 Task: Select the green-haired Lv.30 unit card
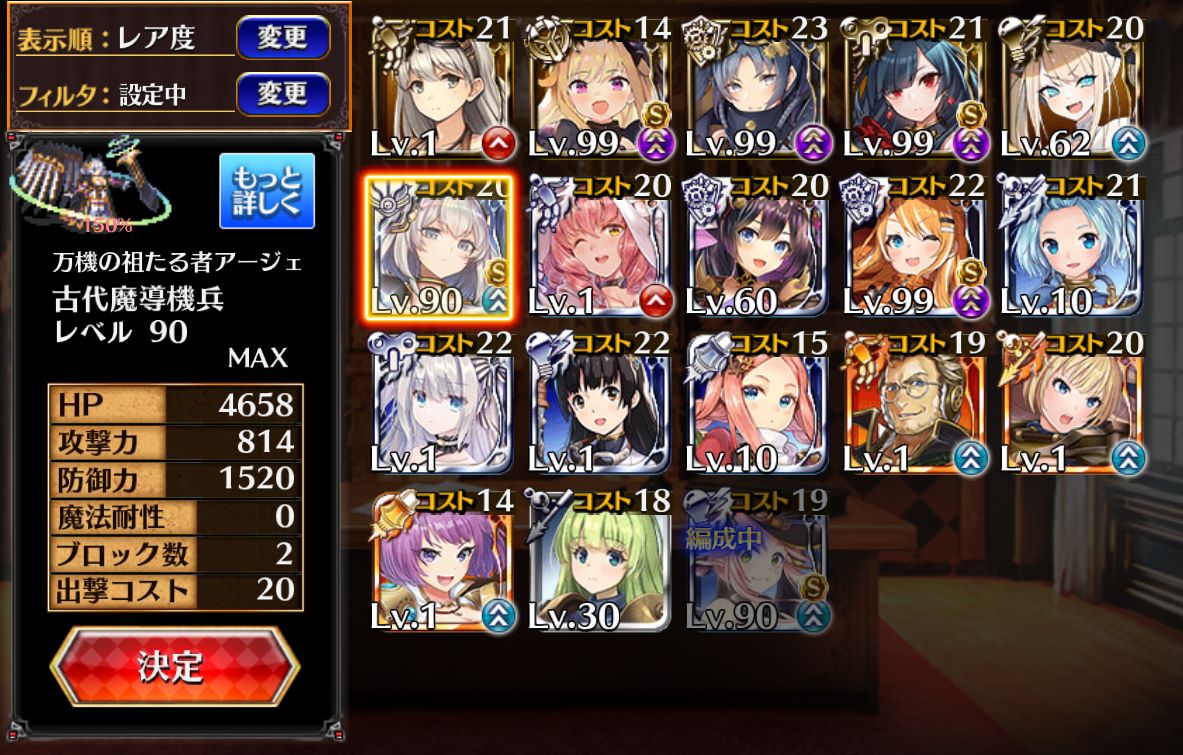pos(599,562)
